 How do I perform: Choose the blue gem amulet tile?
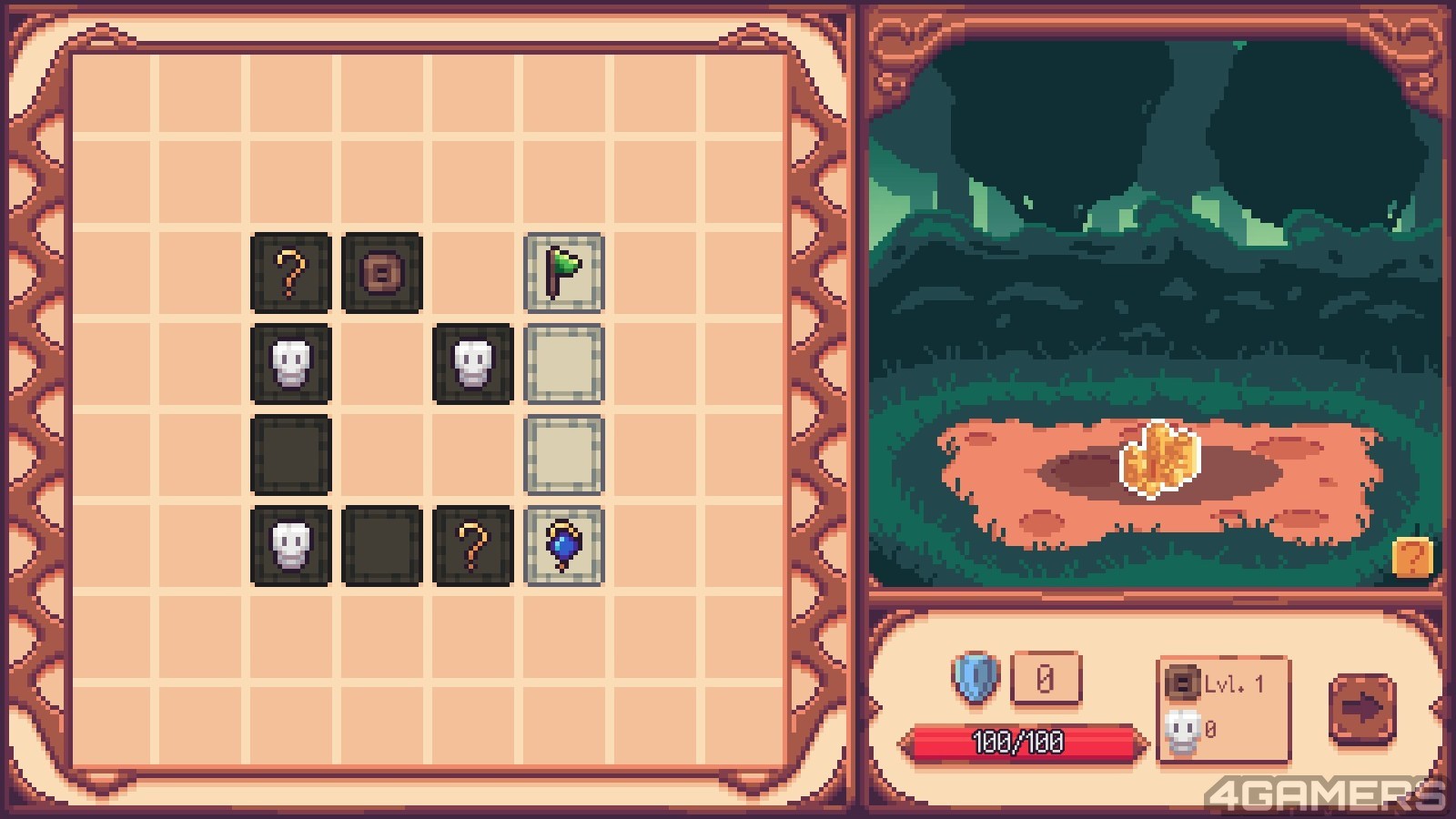click(564, 545)
